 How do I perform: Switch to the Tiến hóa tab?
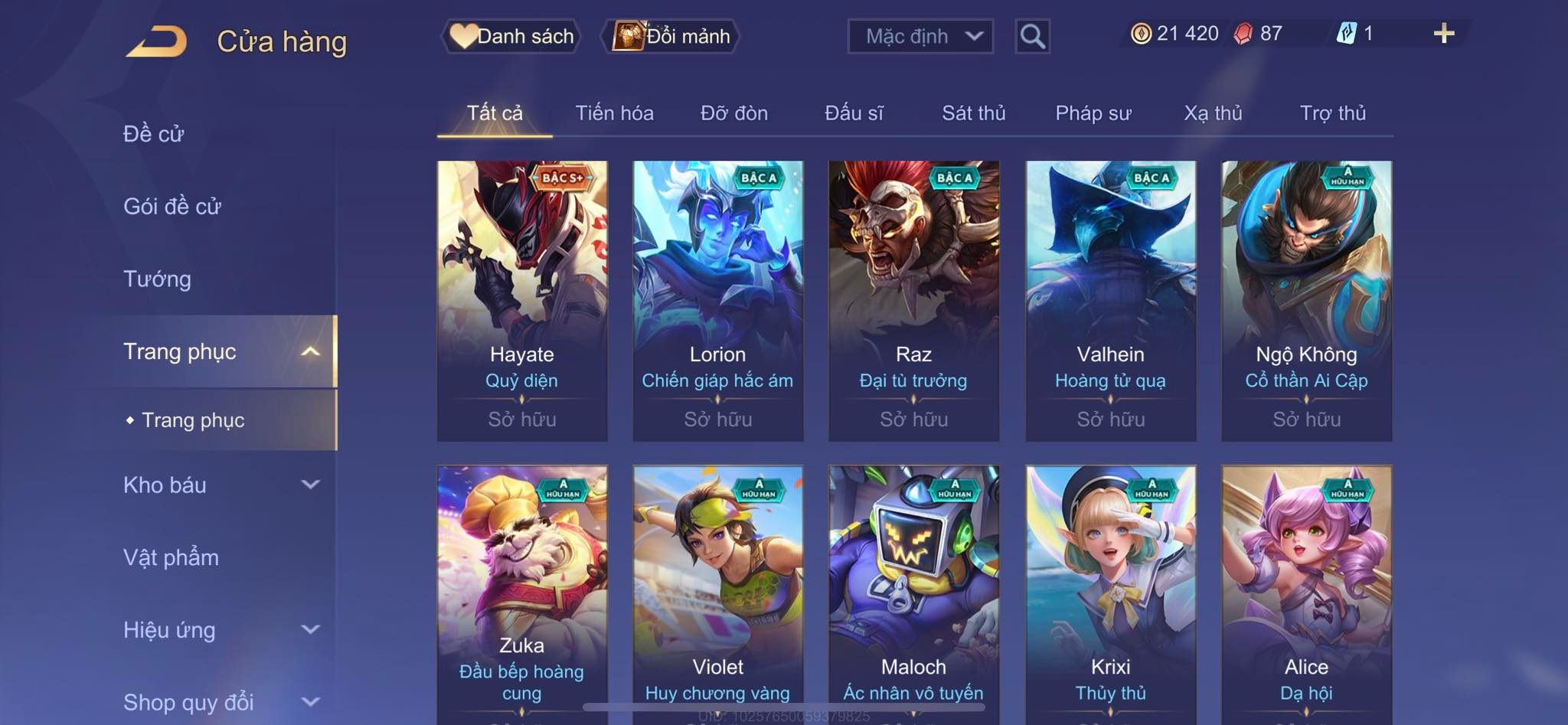[614, 113]
